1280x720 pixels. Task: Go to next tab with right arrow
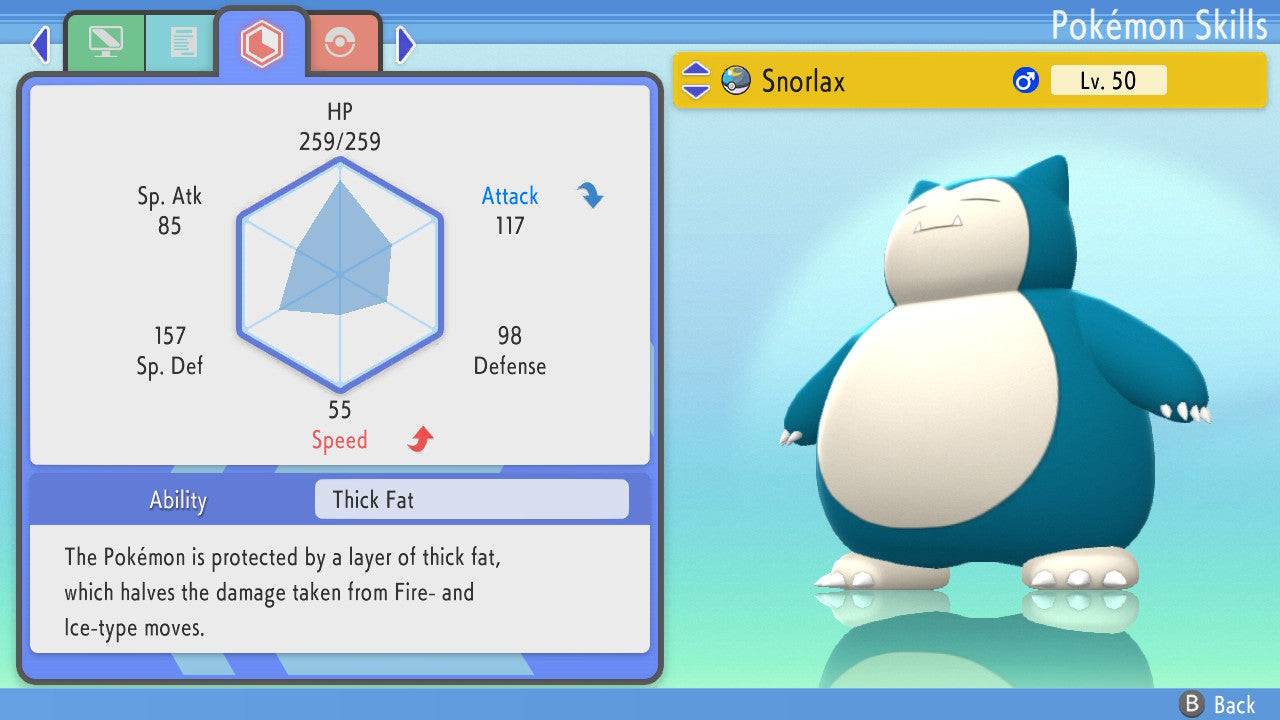click(405, 43)
